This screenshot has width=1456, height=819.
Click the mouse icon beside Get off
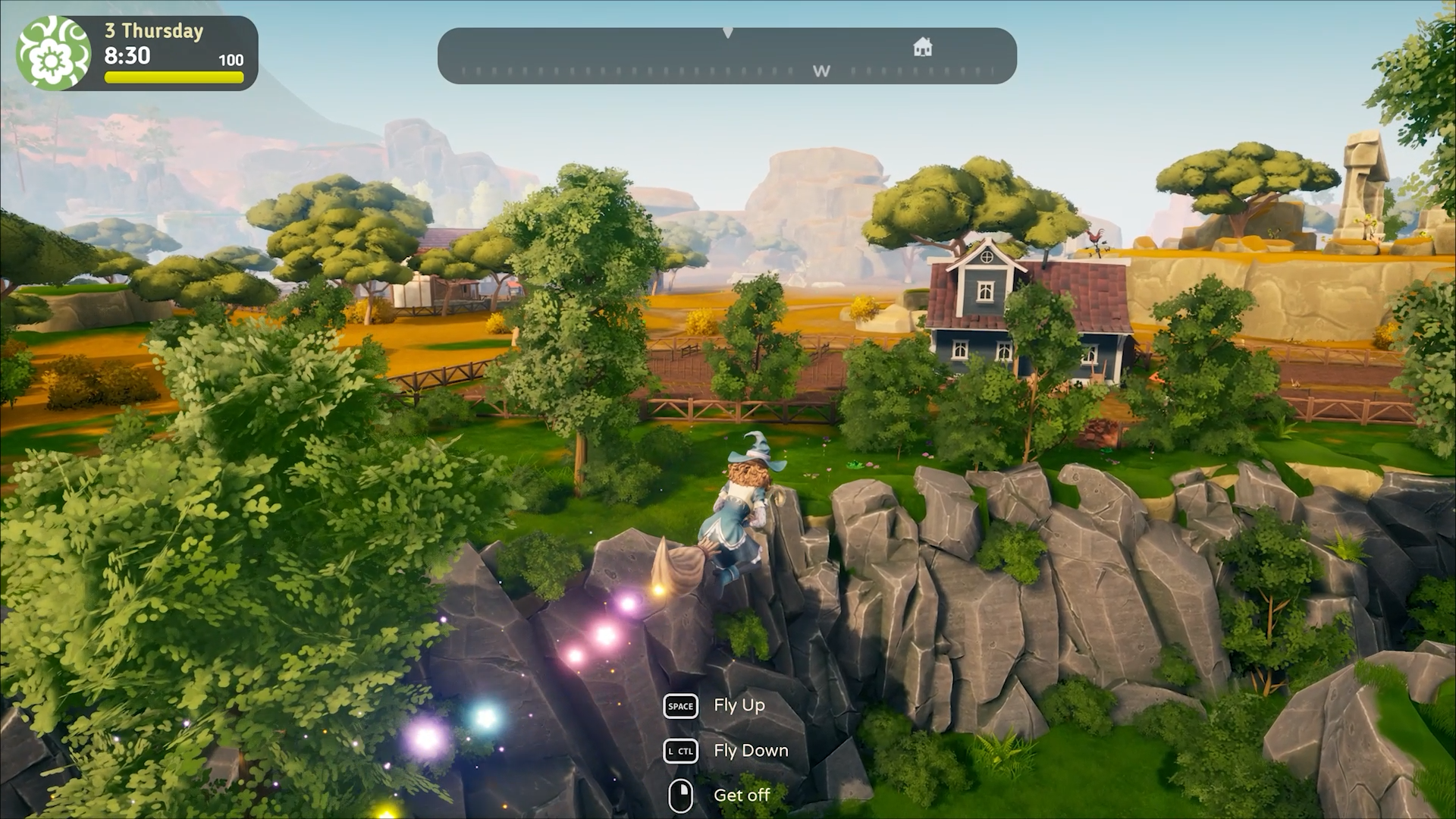(x=681, y=795)
